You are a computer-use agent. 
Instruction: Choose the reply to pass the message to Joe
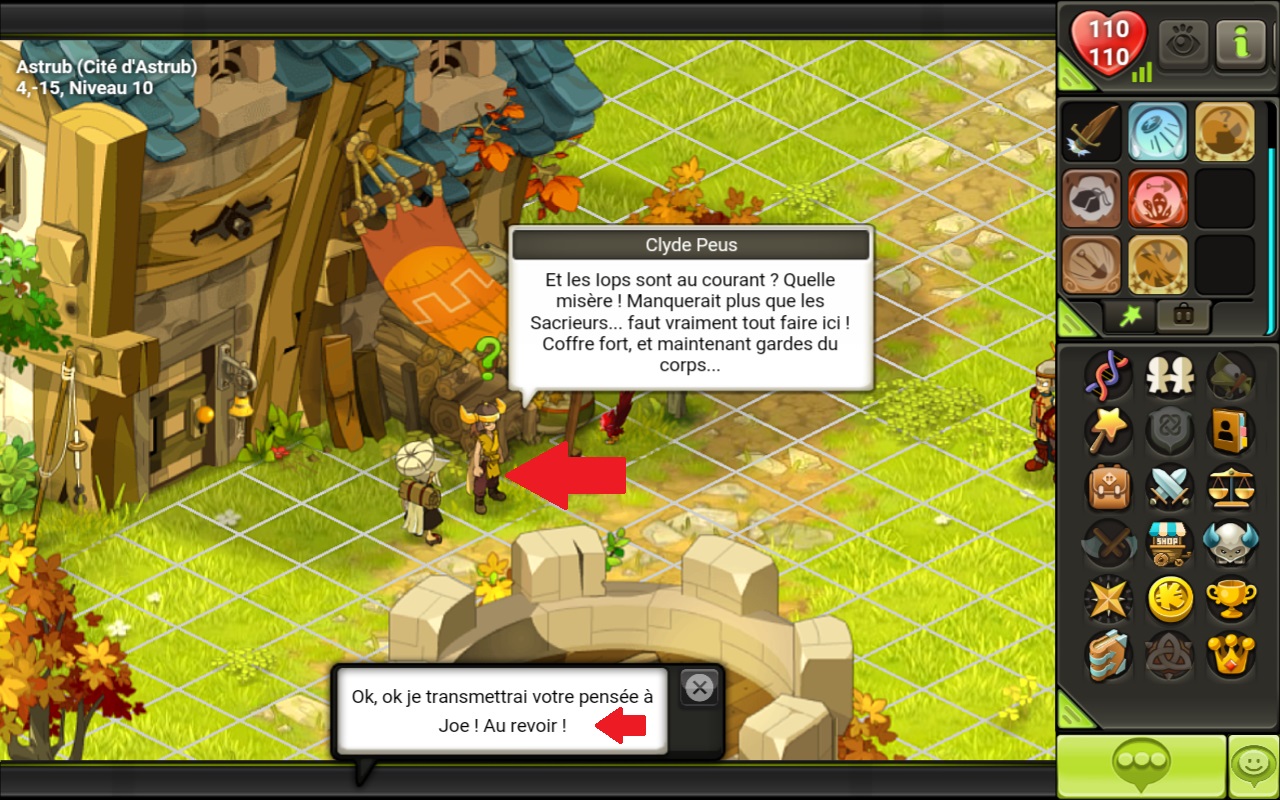[x=501, y=711]
